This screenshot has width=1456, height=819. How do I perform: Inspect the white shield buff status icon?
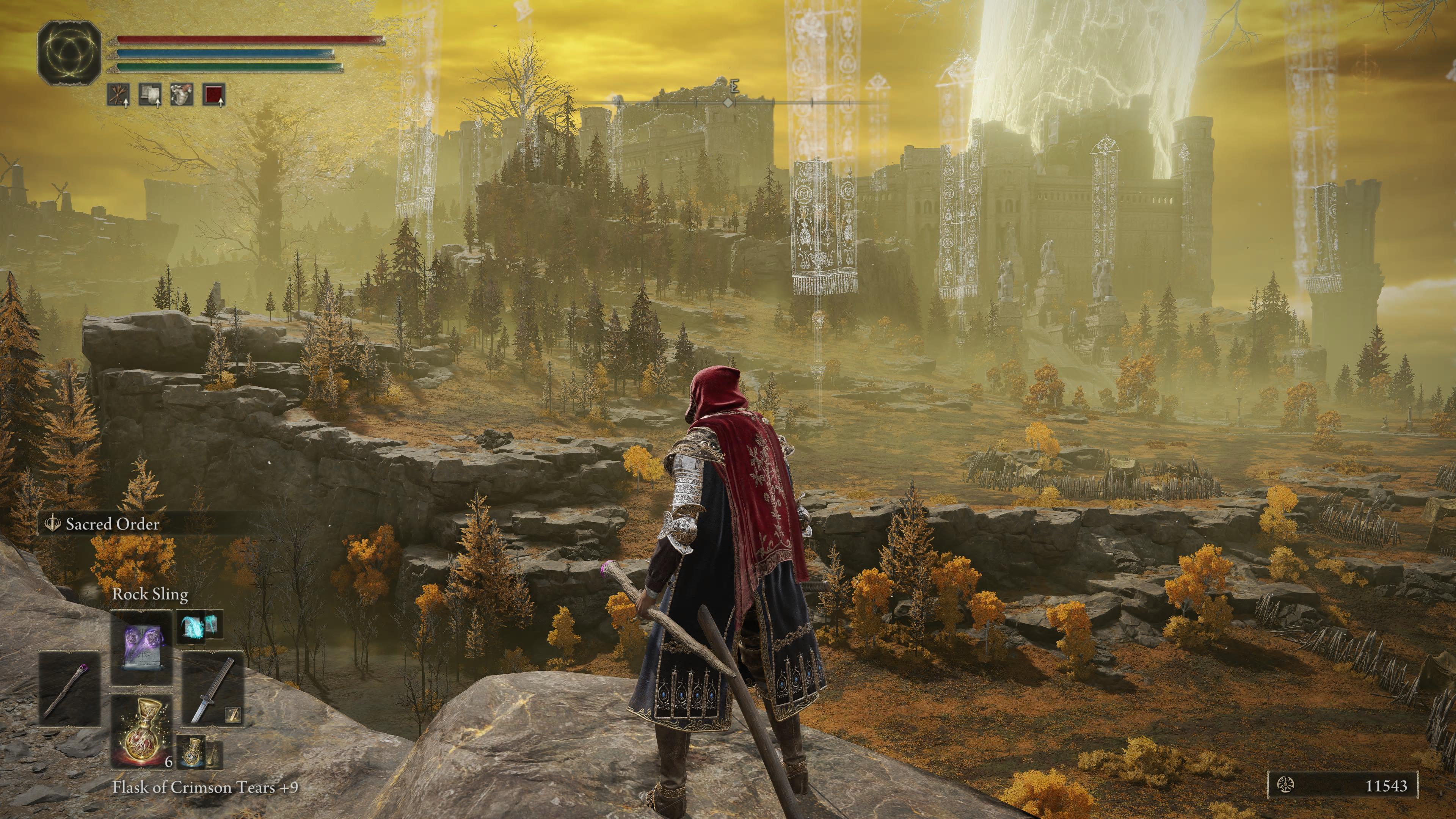pos(151,95)
